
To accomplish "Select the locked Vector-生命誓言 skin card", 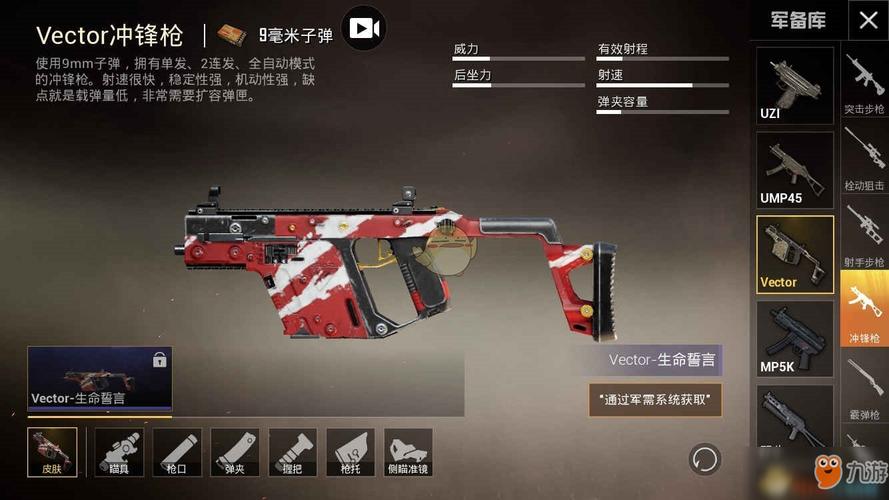I will pyautogui.click(x=99, y=380).
